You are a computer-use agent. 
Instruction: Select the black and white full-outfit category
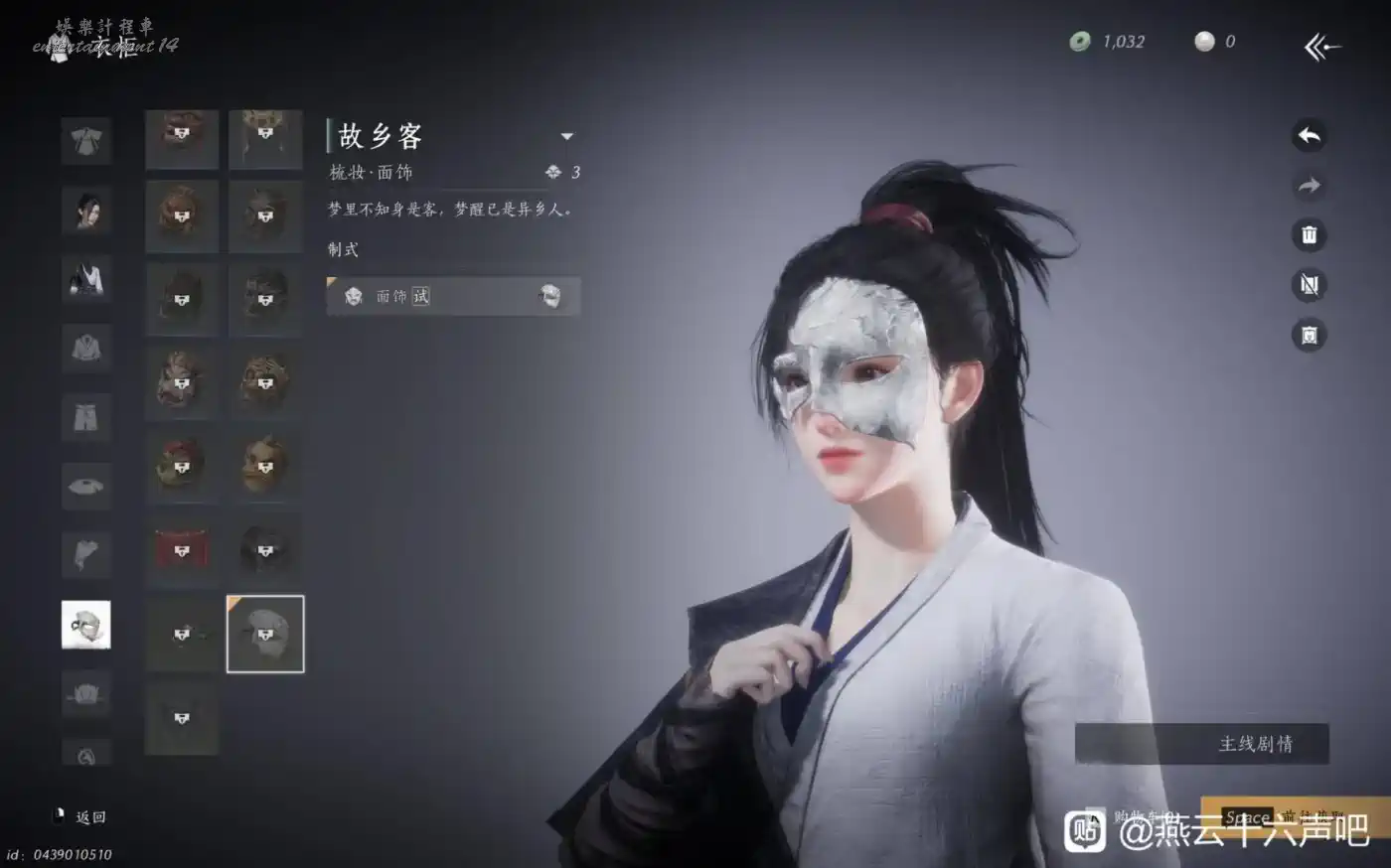[x=86, y=279]
